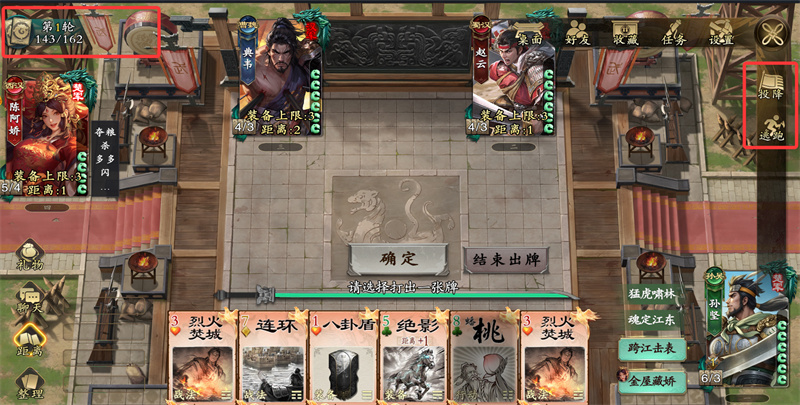800x405 pixels.
Task: Click the 逃跑 flee button
Action: (770, 127)
